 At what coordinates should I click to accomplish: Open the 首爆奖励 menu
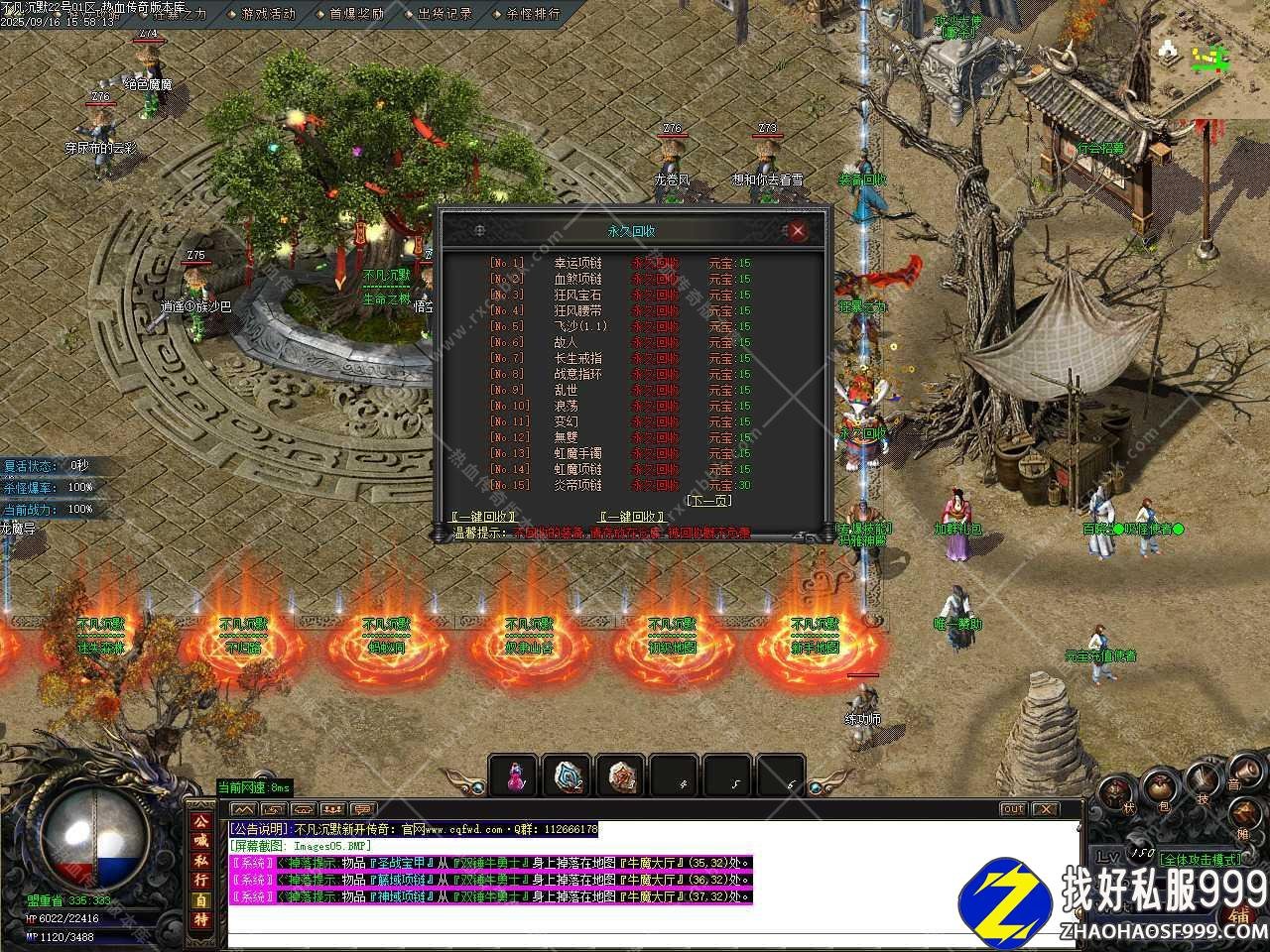[x=356, y=14]
